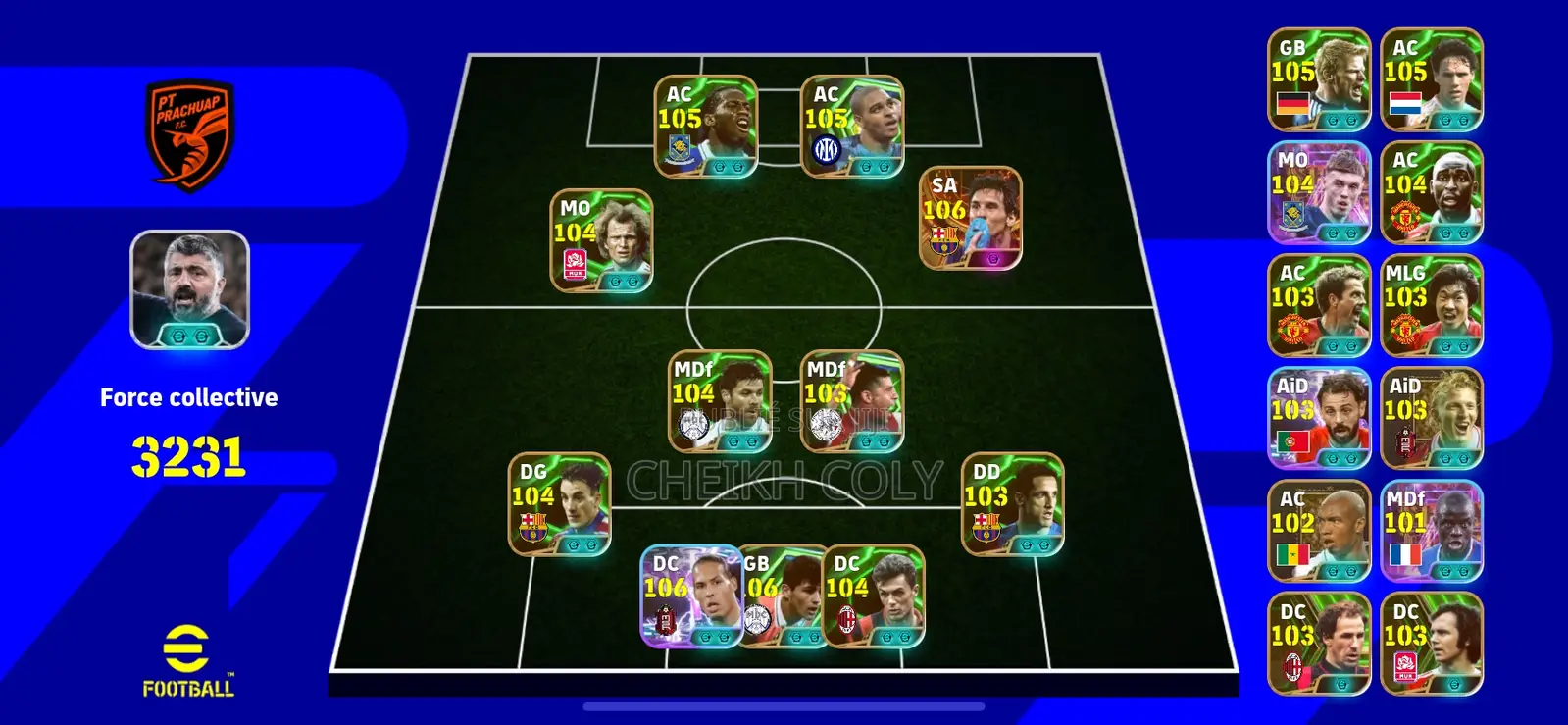The image size is (1568, 725).
Task: Click the German flag on the GB 105 card
Action: click(1292, 103)
